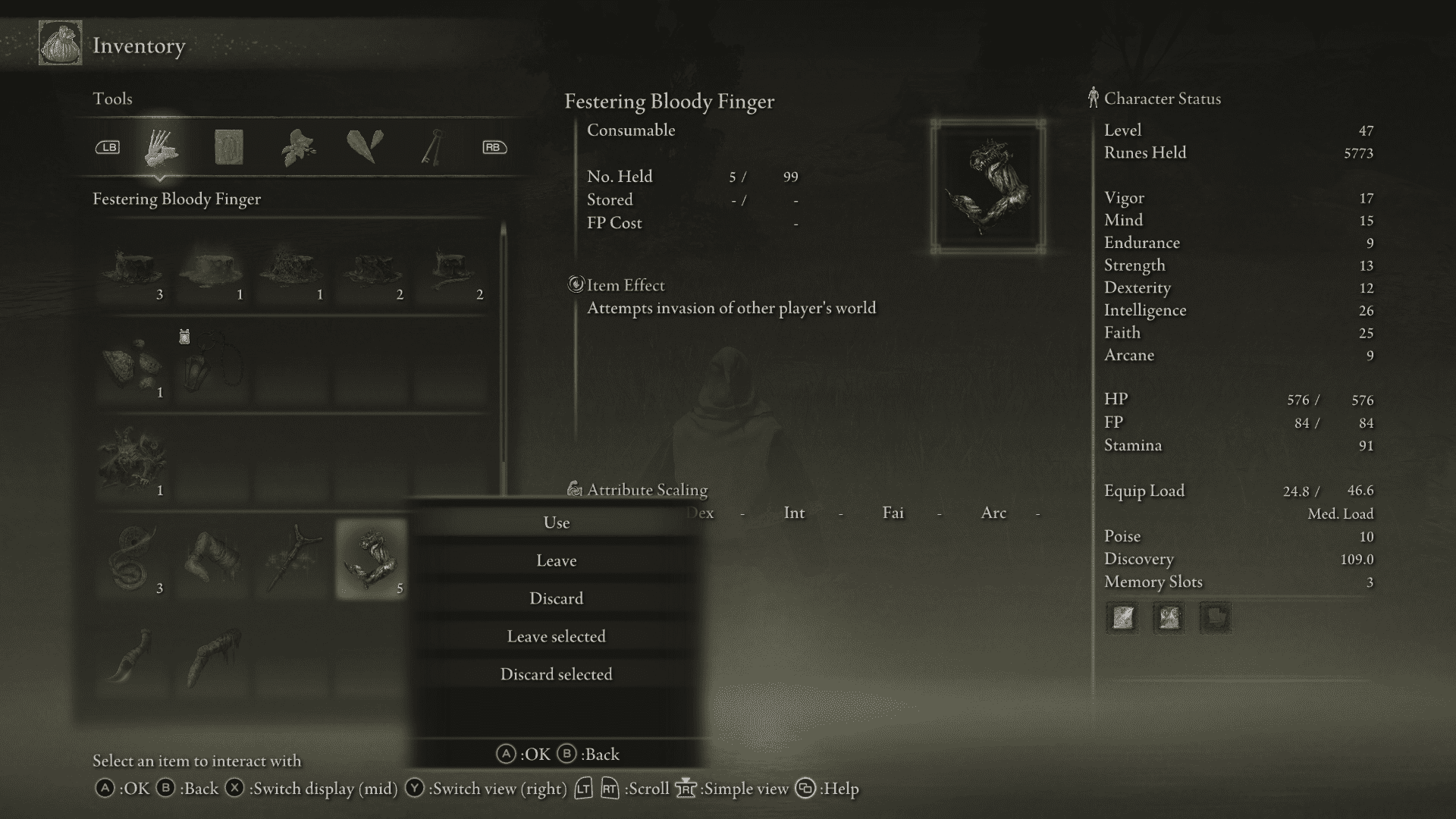Screen dimensions: 1456x819
Task: Click the Character Status figure icon
Action: point(1092,97)
